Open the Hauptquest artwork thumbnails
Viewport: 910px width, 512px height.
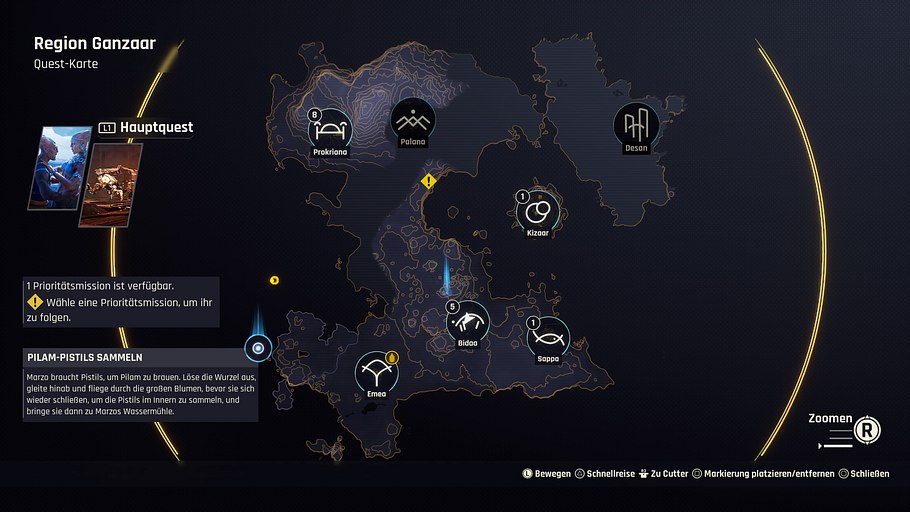click(x=86, y=168)
